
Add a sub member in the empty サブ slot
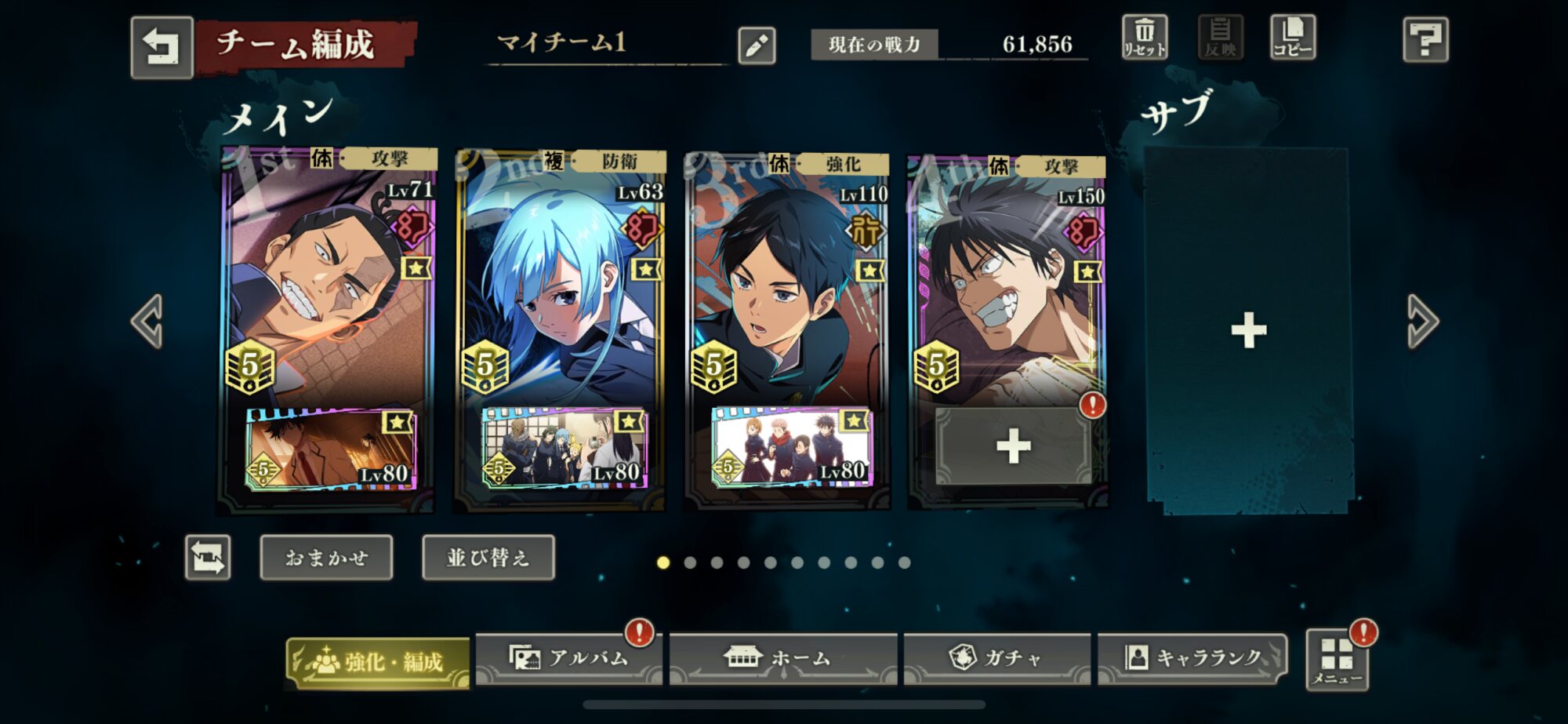point(1248,330)
